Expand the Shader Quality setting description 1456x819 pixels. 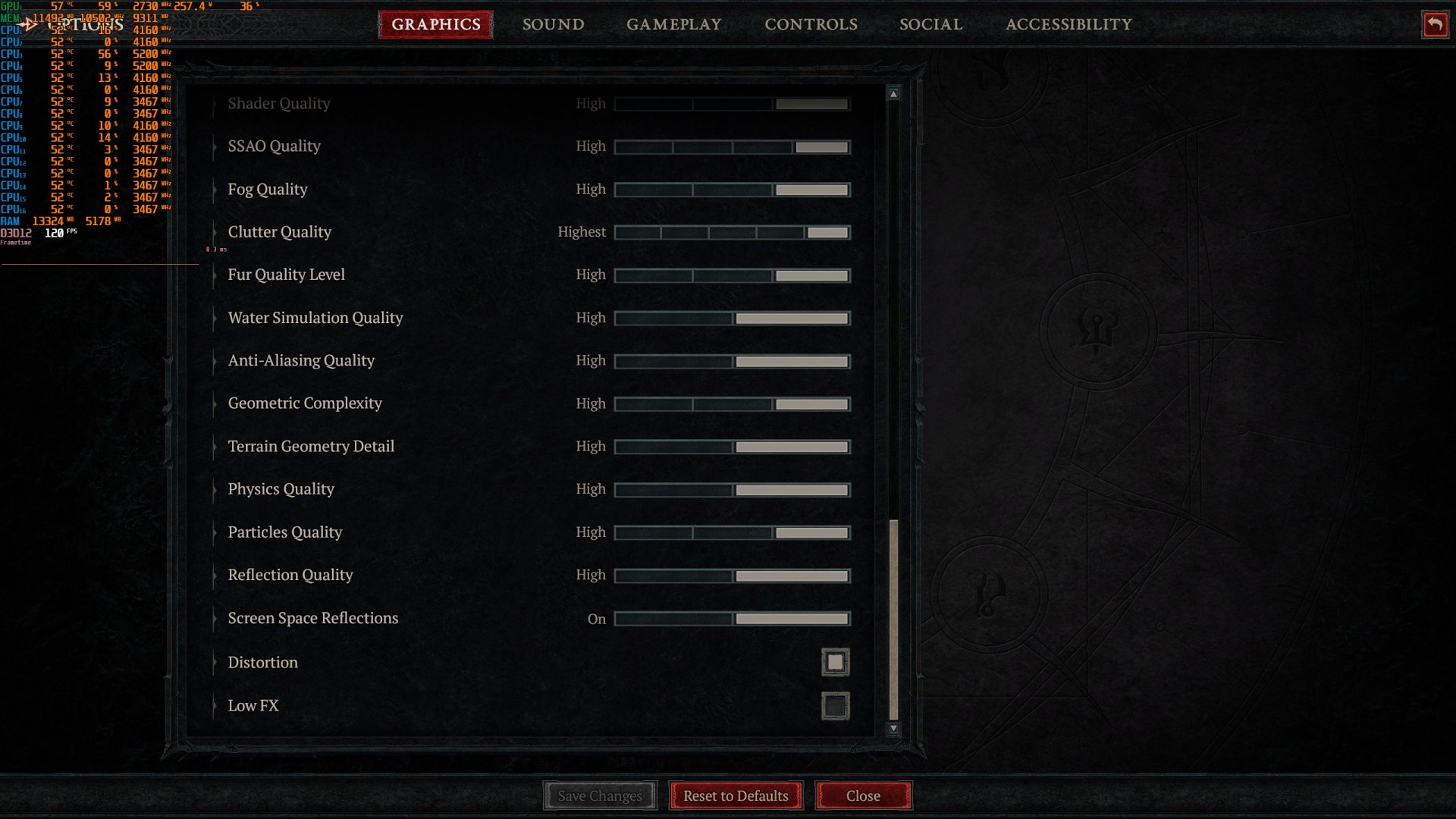(213, 103)
